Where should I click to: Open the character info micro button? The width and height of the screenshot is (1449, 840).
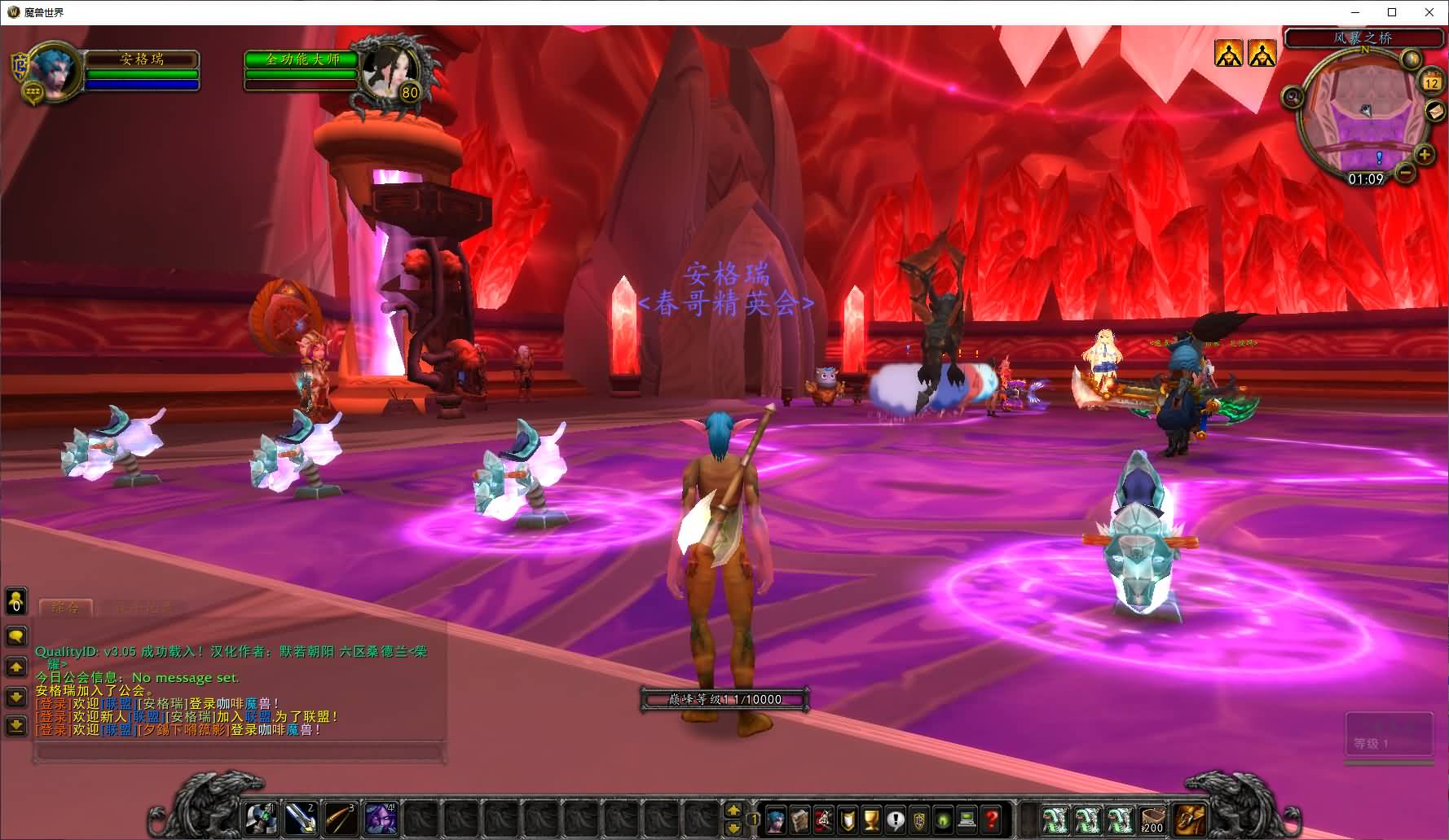[776, 819]
